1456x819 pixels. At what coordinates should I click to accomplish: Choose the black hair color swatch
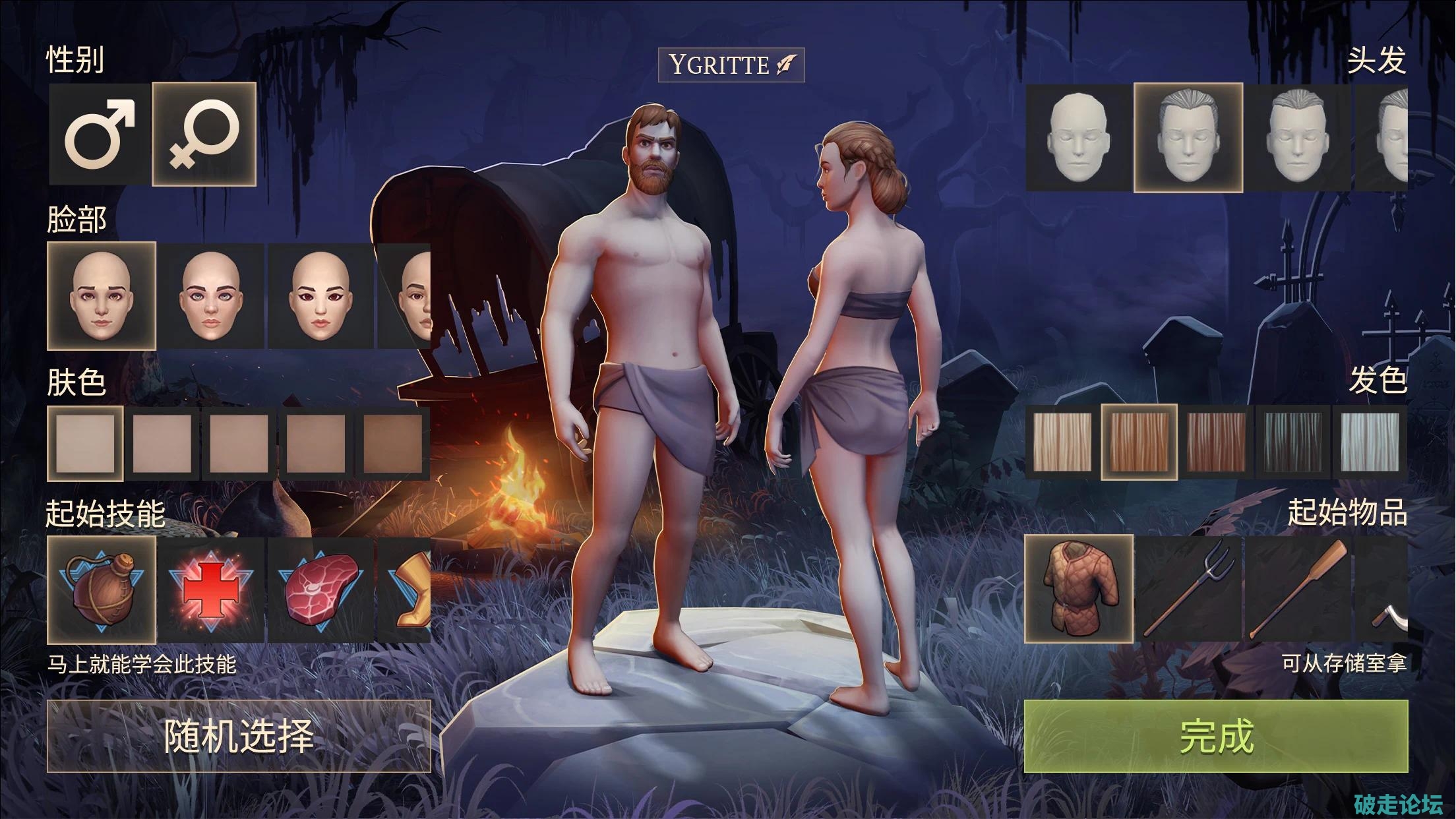1293,442
